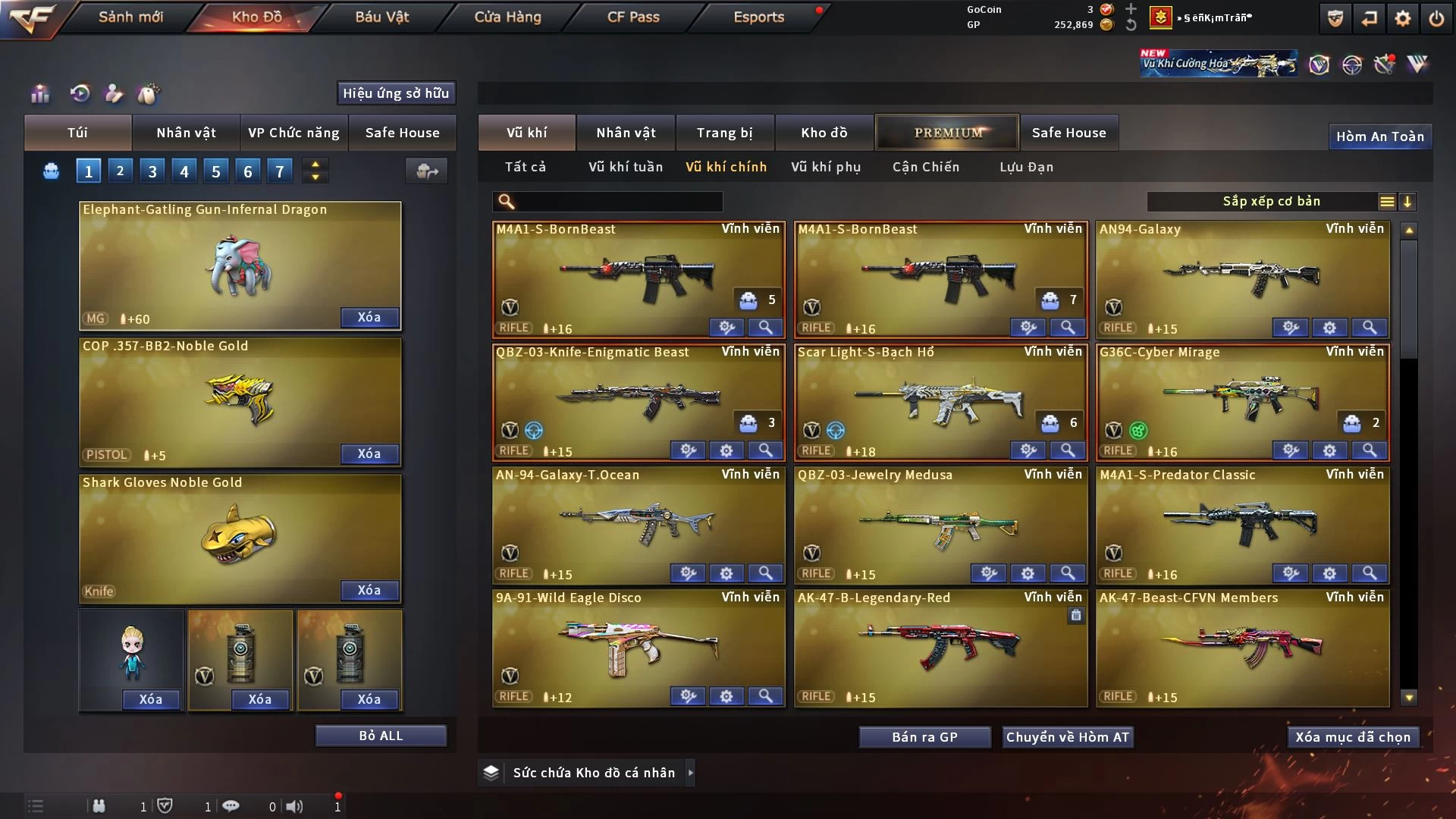Switch to the PREMIUM tab

coord(948,133)
